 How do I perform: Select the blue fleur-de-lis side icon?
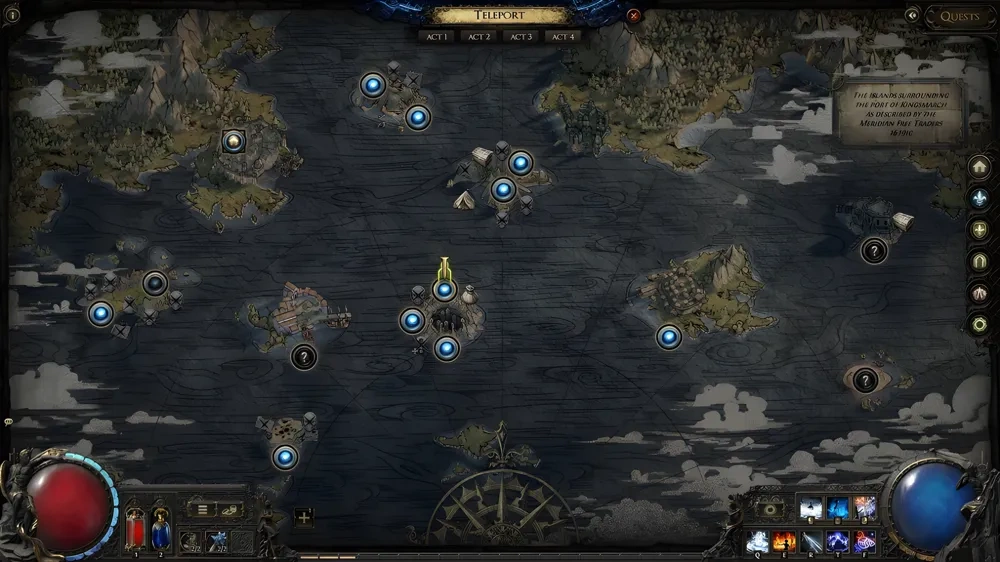point(980,198)
